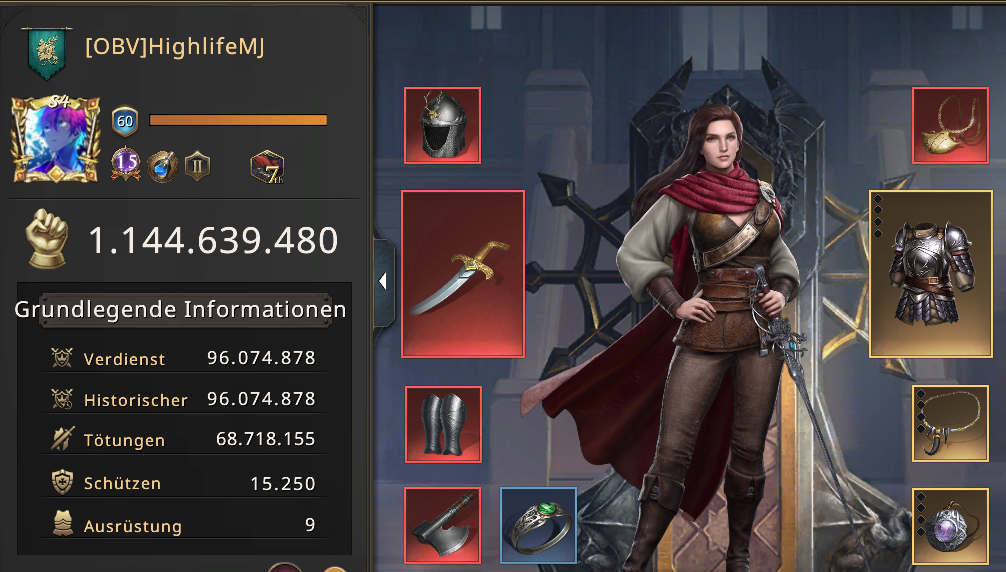Select the leg greaves equipment slot
Screen dimensions: 1006x572
pyautogui.click(x=443, y=424)
